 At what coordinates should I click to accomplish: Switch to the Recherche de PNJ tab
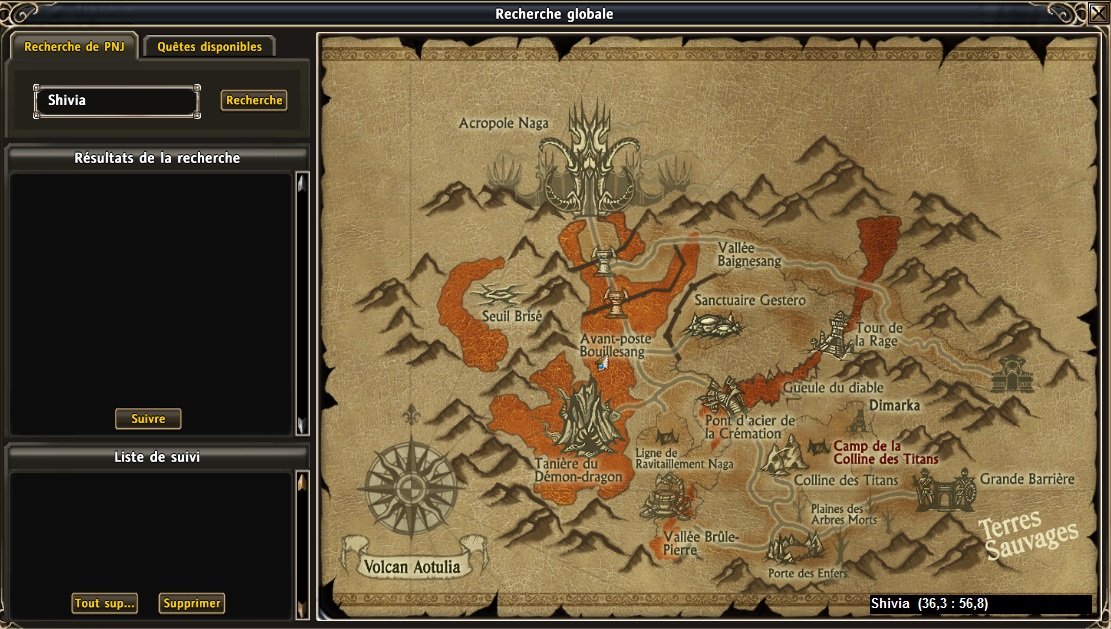[x=74, y=47]
